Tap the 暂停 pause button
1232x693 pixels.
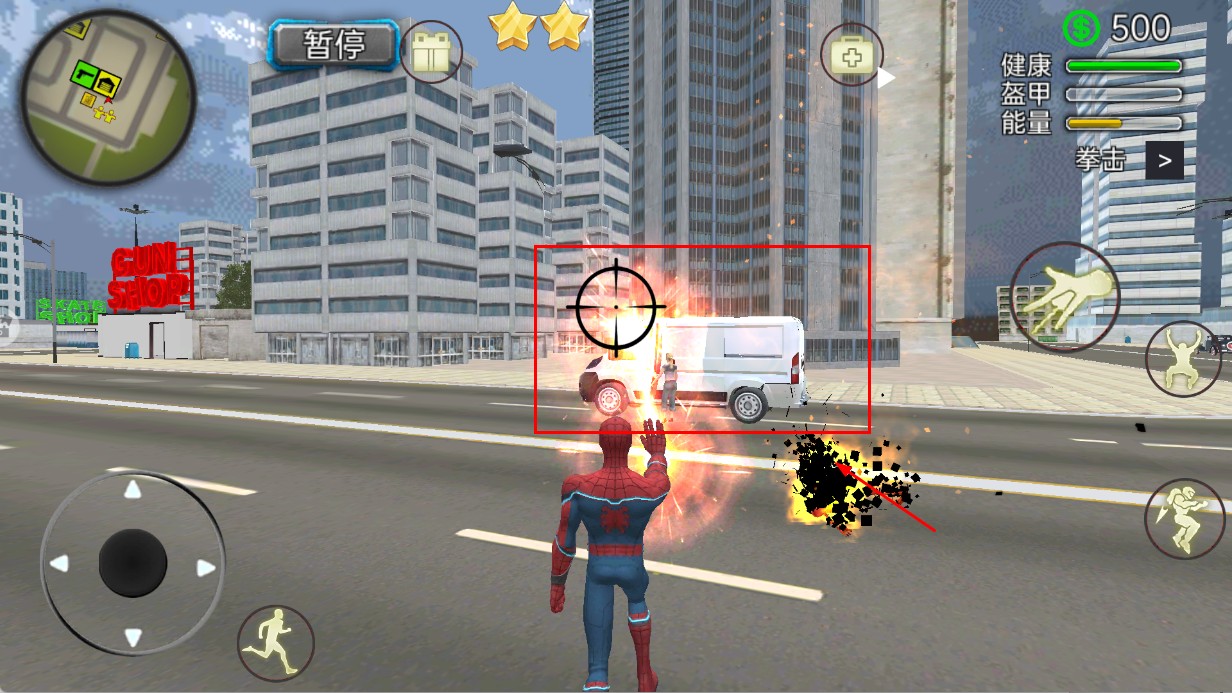tap(334, 45)
